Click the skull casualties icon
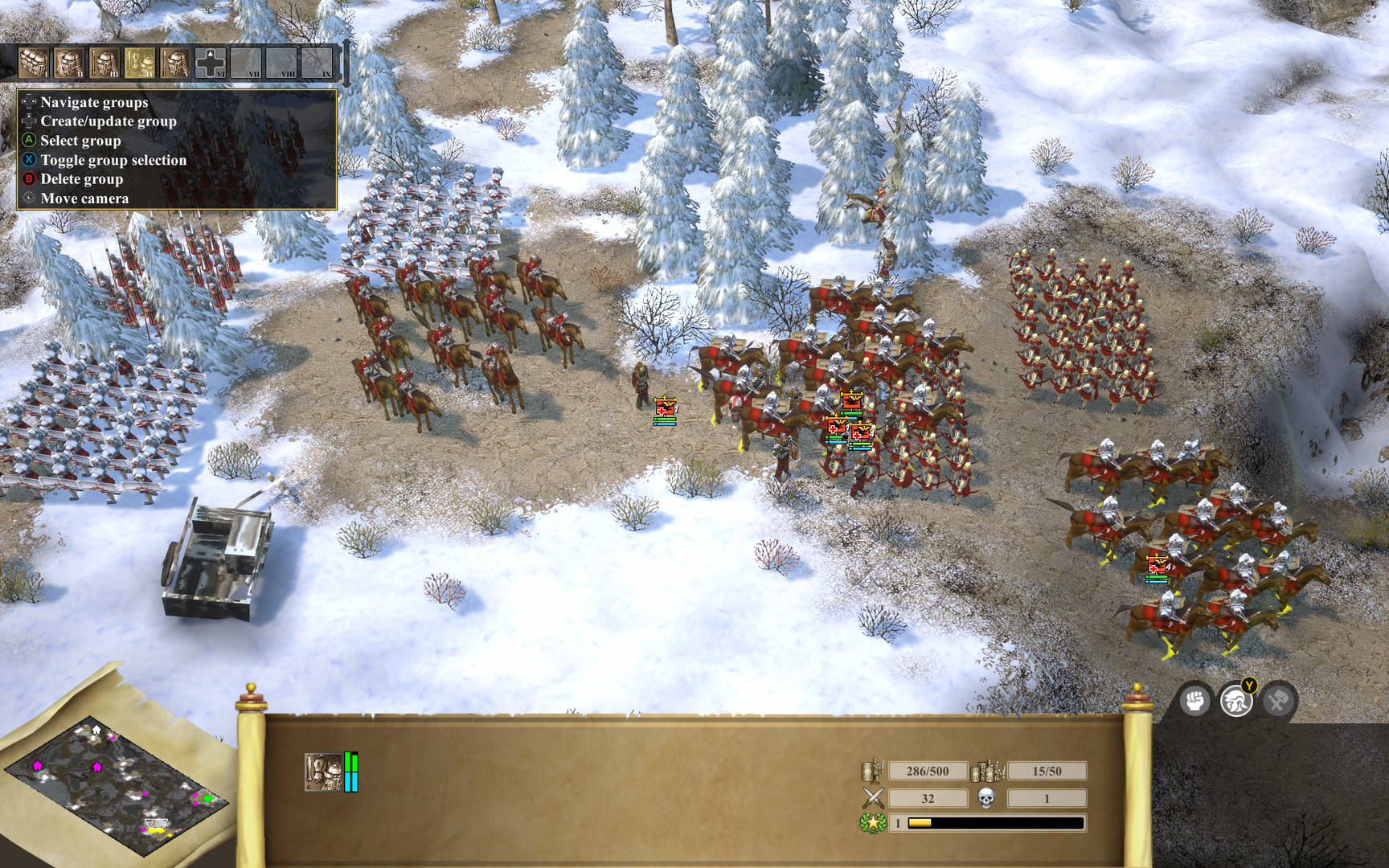The height and width of the screenshot is (868, 1389). click(986, 798)
